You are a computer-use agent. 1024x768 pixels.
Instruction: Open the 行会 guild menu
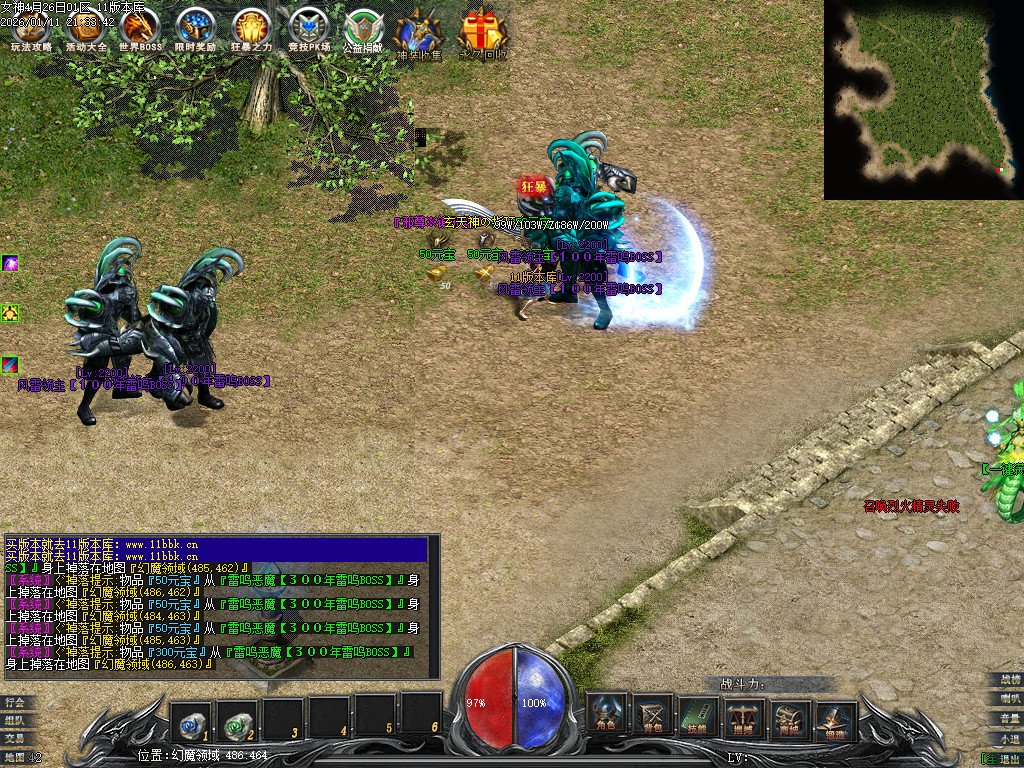(x=15, y=702)
